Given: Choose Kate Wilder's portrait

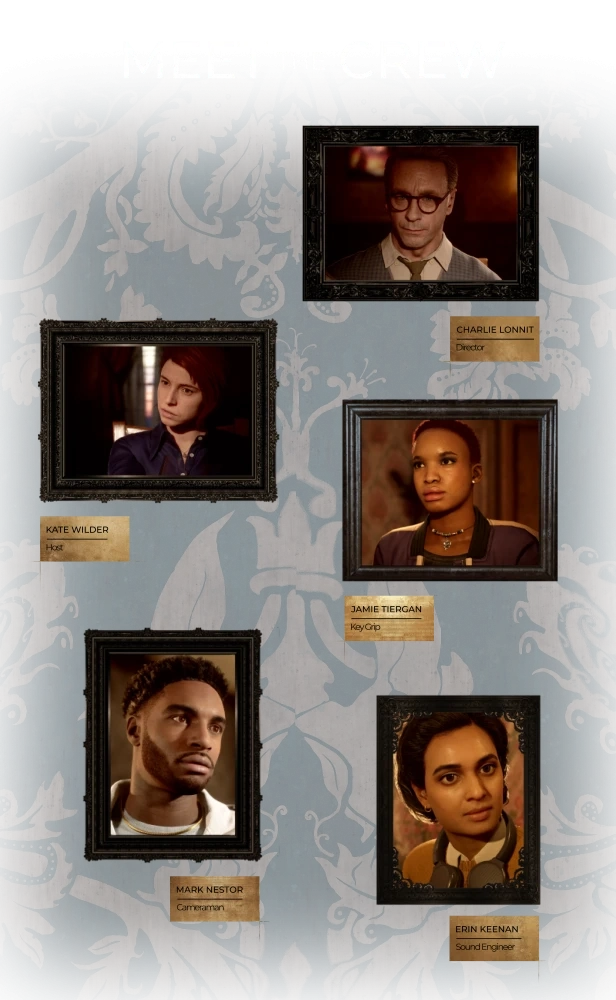Looking at the screenshot, I should coord(158,410).
